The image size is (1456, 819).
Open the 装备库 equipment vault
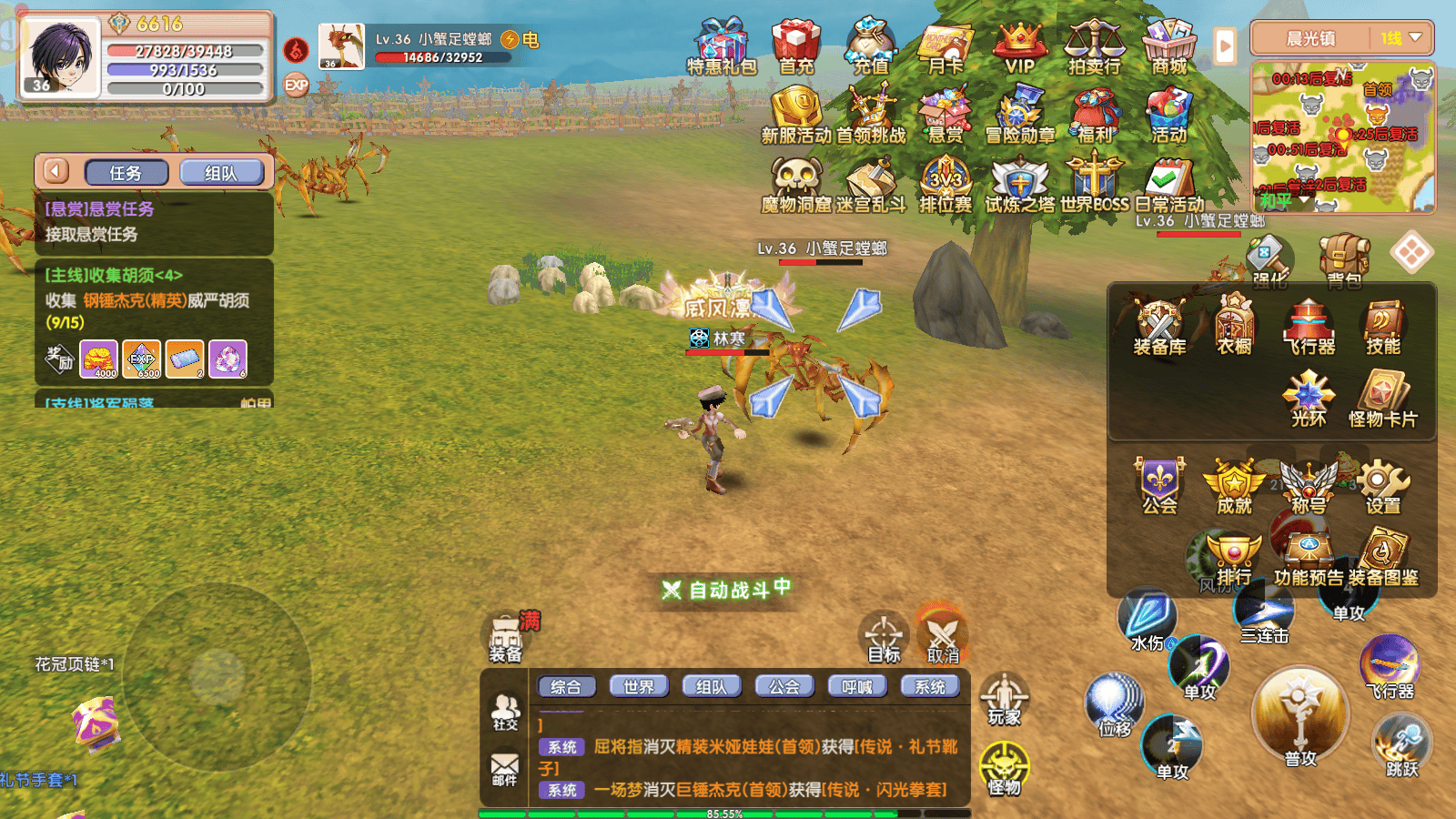click(x=1159, y=328)
